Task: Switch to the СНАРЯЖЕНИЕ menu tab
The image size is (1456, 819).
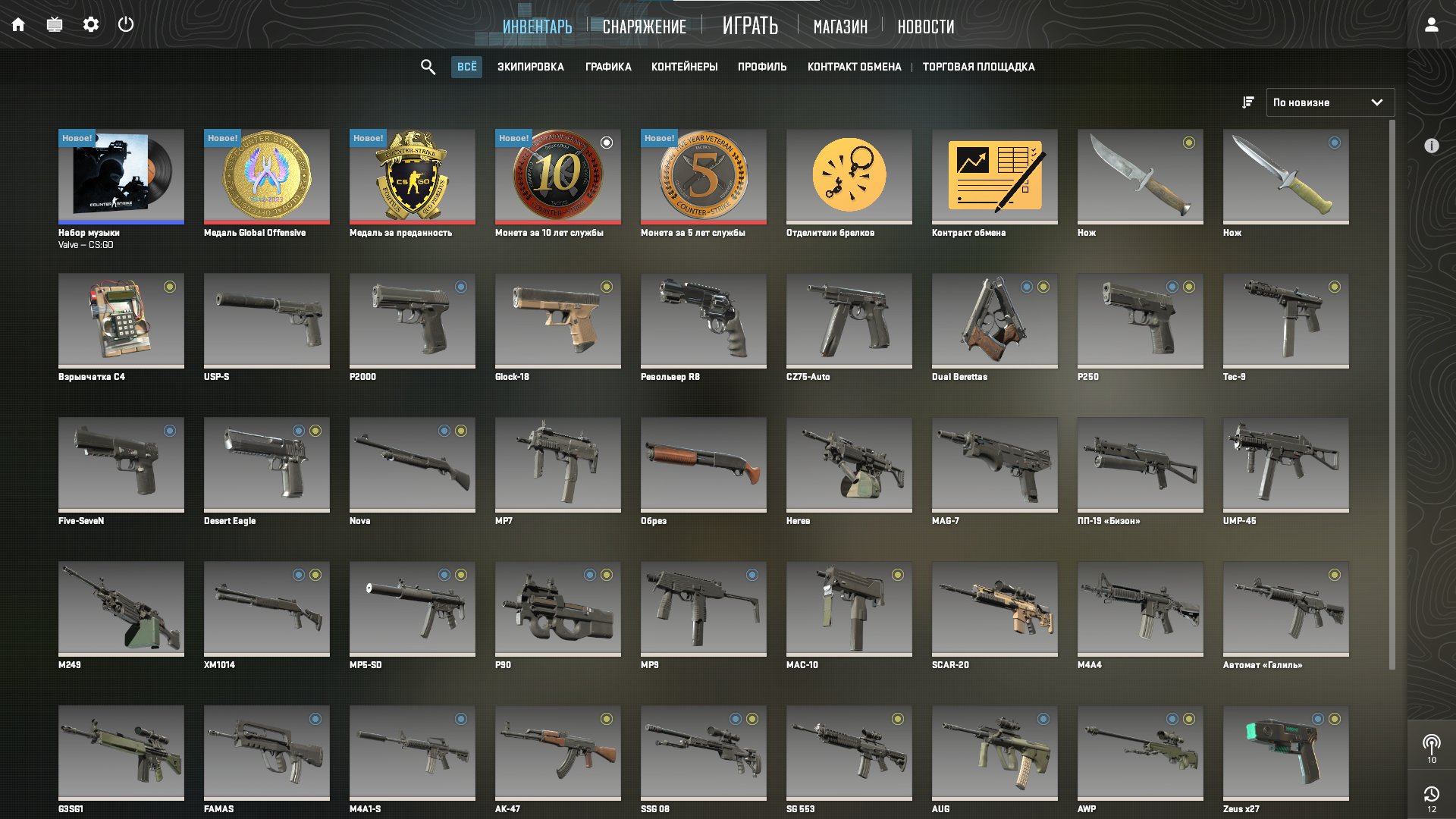Action: (x=644, y=26)
